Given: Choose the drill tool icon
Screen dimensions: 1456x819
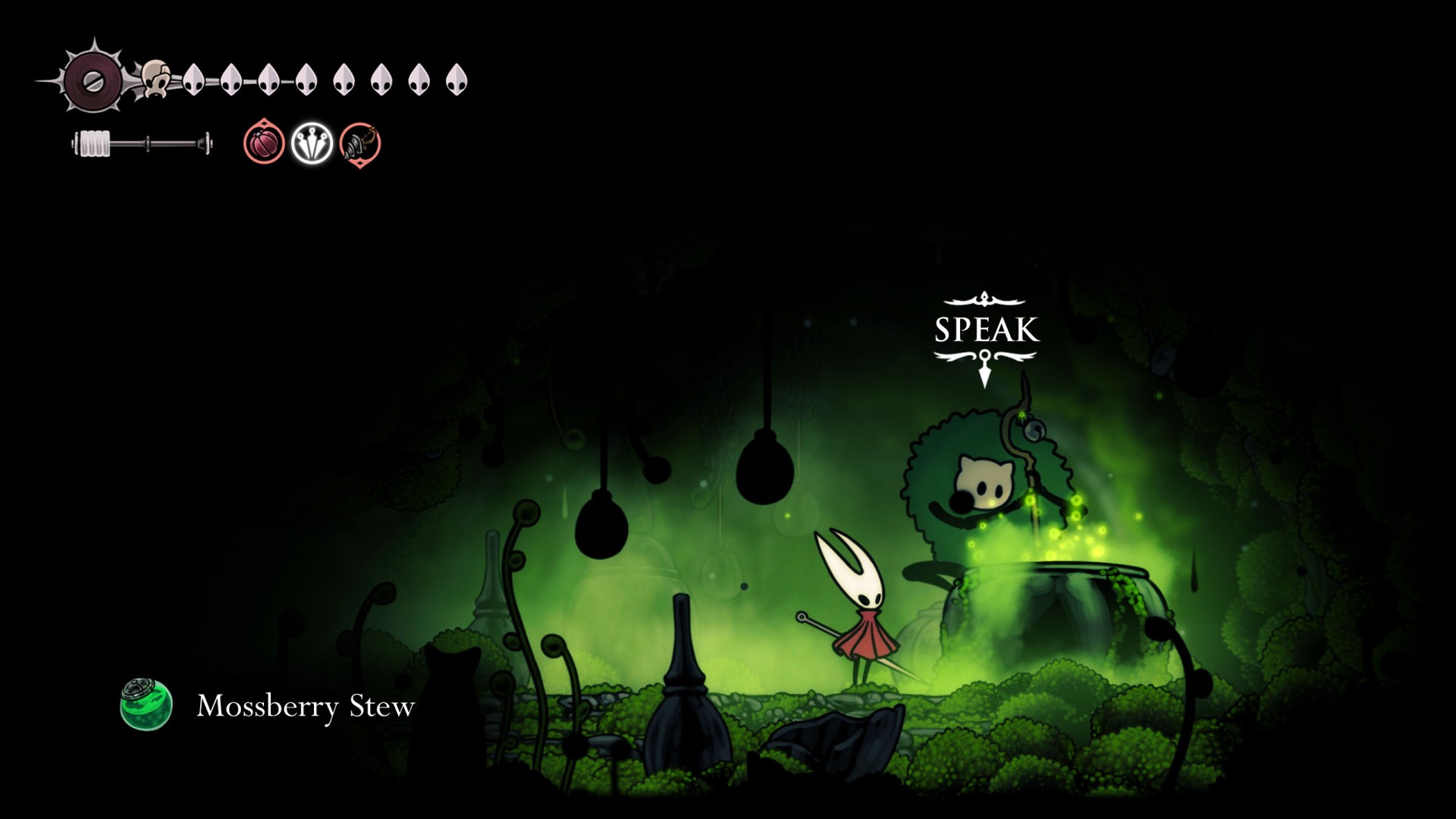Looking at the screenshot, I should 359,143.
